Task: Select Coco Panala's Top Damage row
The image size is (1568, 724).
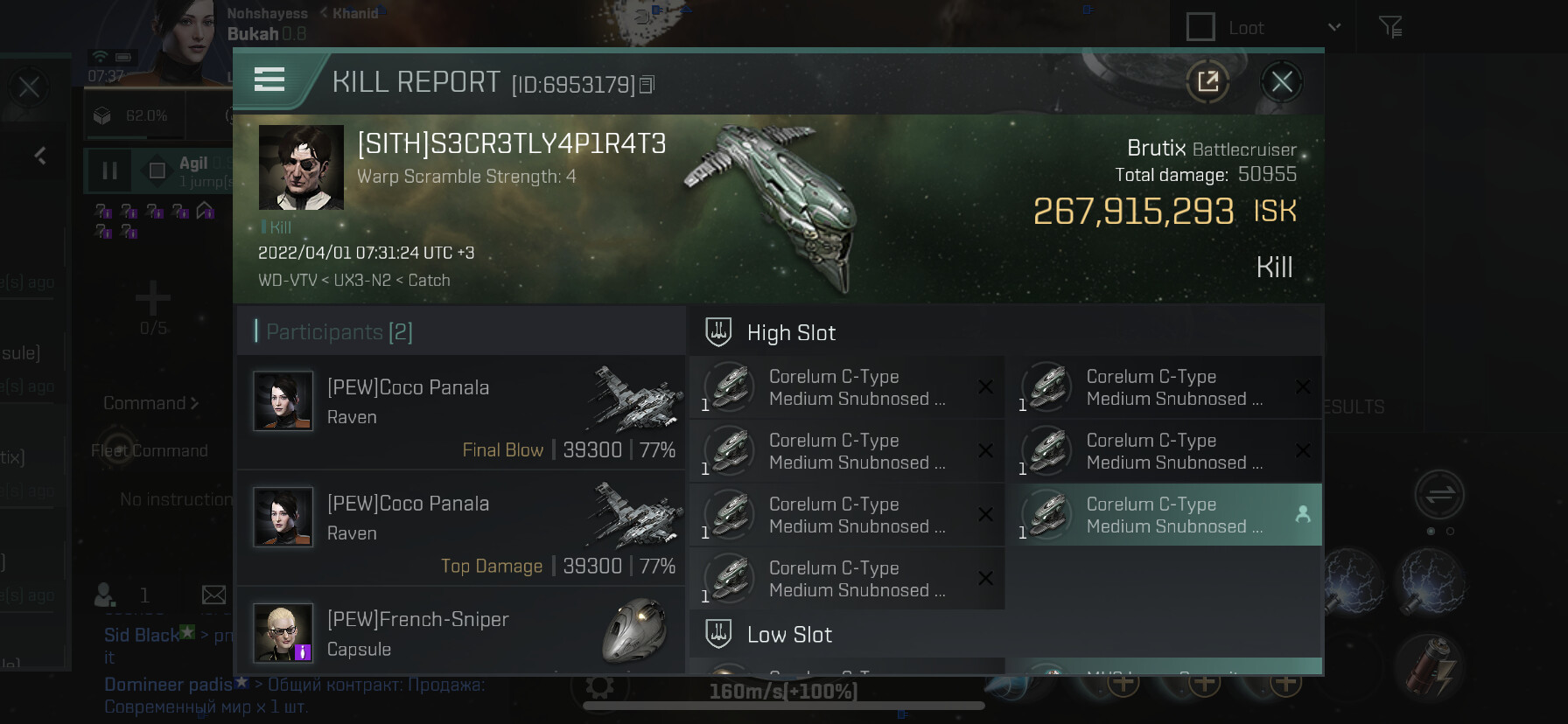Action: point(461,527)
